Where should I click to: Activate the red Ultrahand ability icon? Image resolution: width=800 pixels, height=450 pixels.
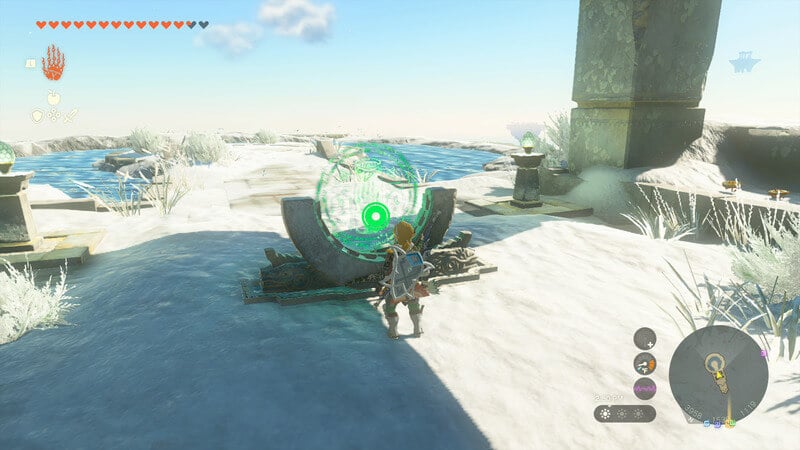[x=53, y=64]
